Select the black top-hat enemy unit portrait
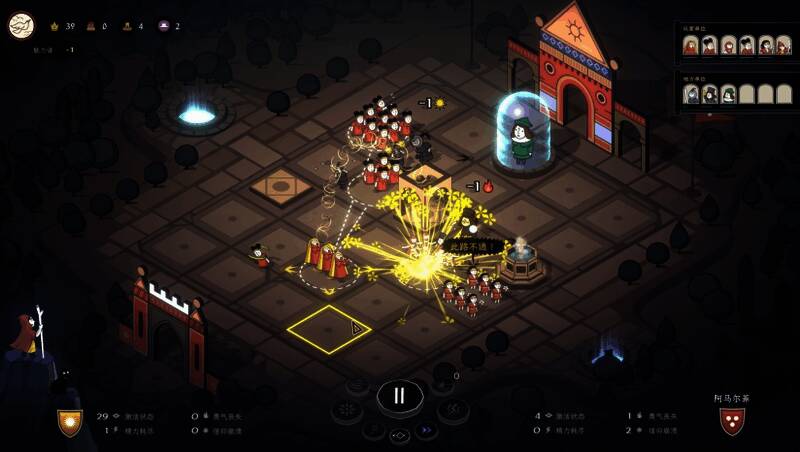The height and width of the screenshot is (452, 800). 710,95
